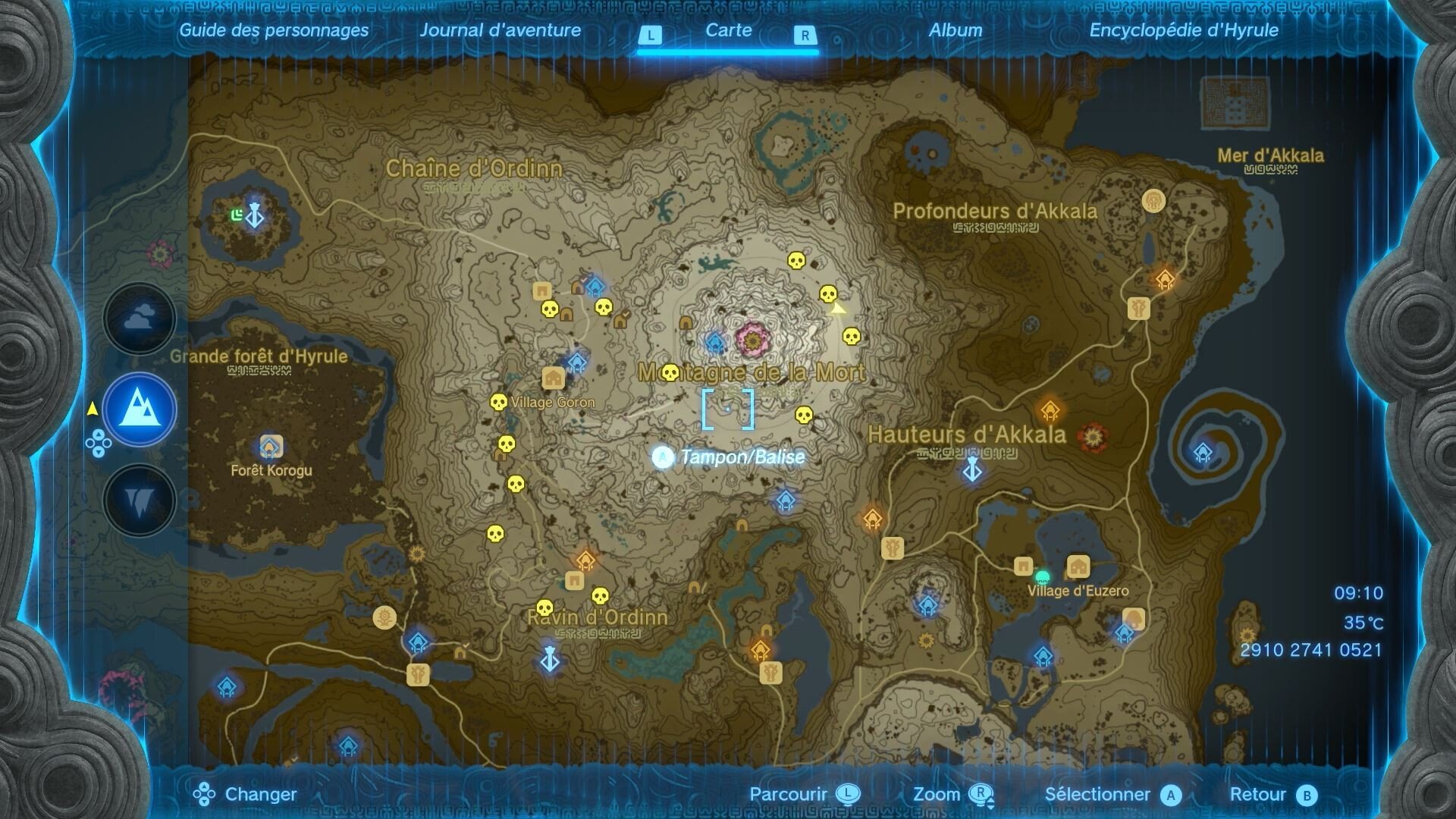Switch to the Album tab
Screen dimensions: 1456x819
pyautogui.click(x=957, y=31)
